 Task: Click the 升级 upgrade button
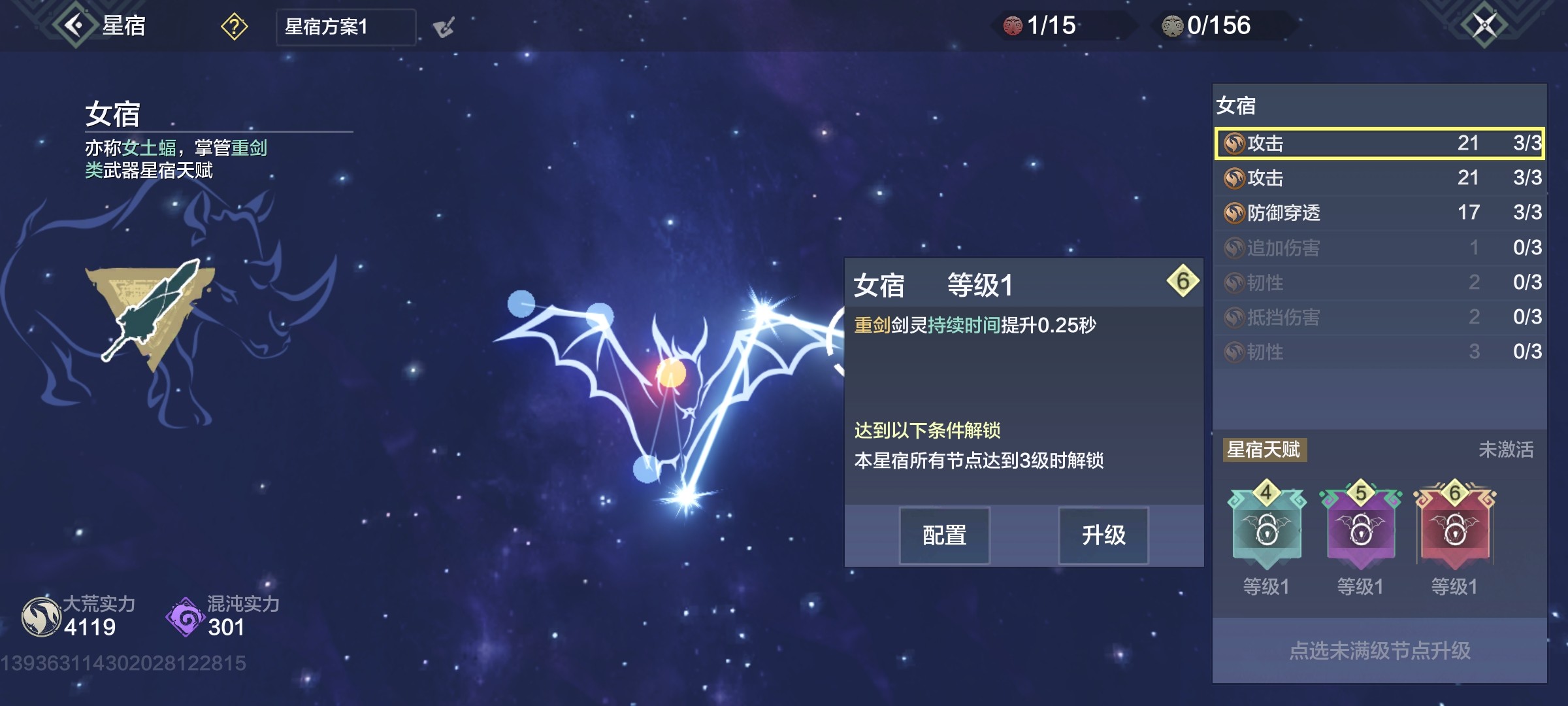pos(1103,535)
